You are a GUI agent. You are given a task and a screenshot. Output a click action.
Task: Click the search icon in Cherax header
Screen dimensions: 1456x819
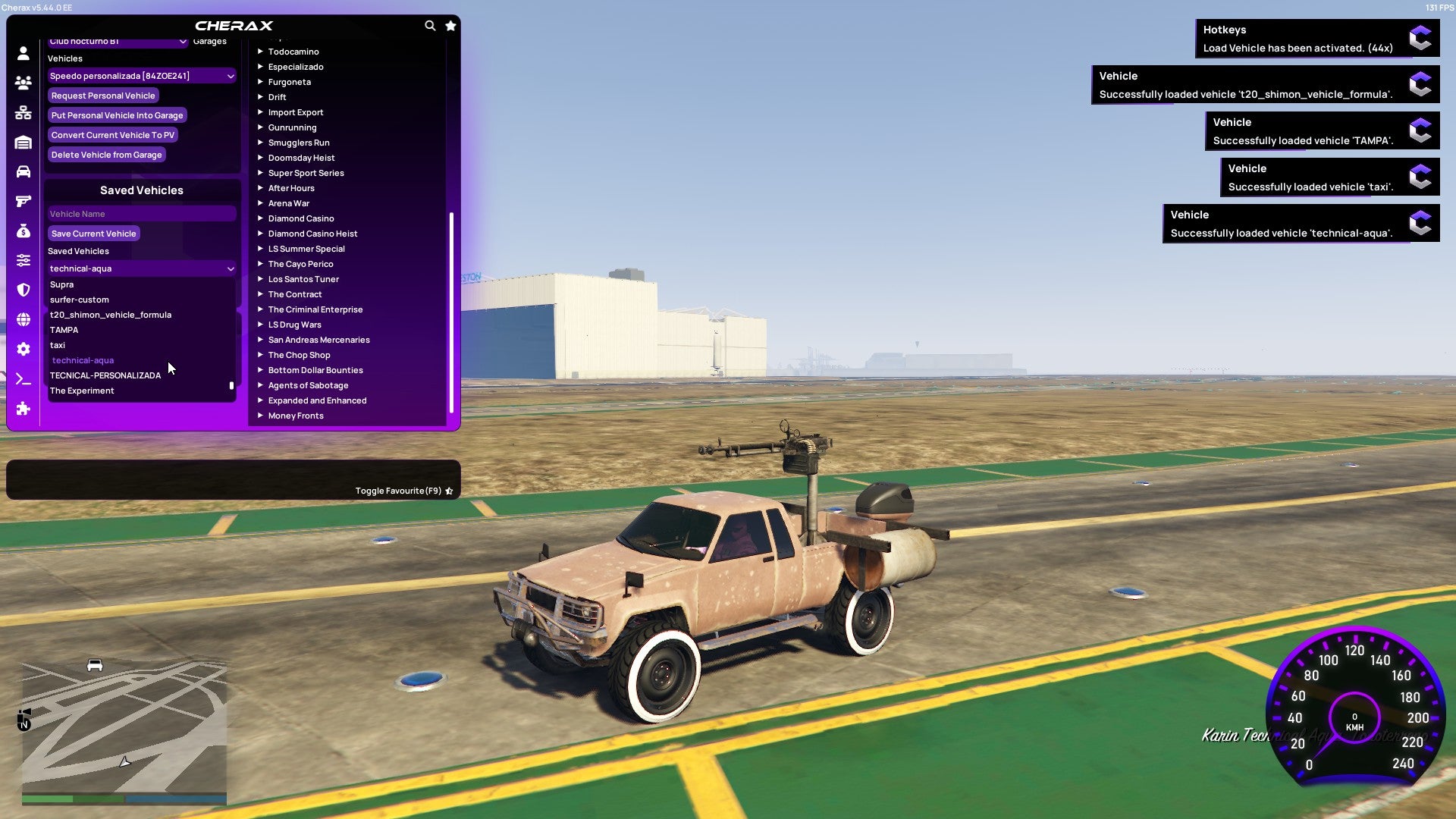(x=430, y=25)
